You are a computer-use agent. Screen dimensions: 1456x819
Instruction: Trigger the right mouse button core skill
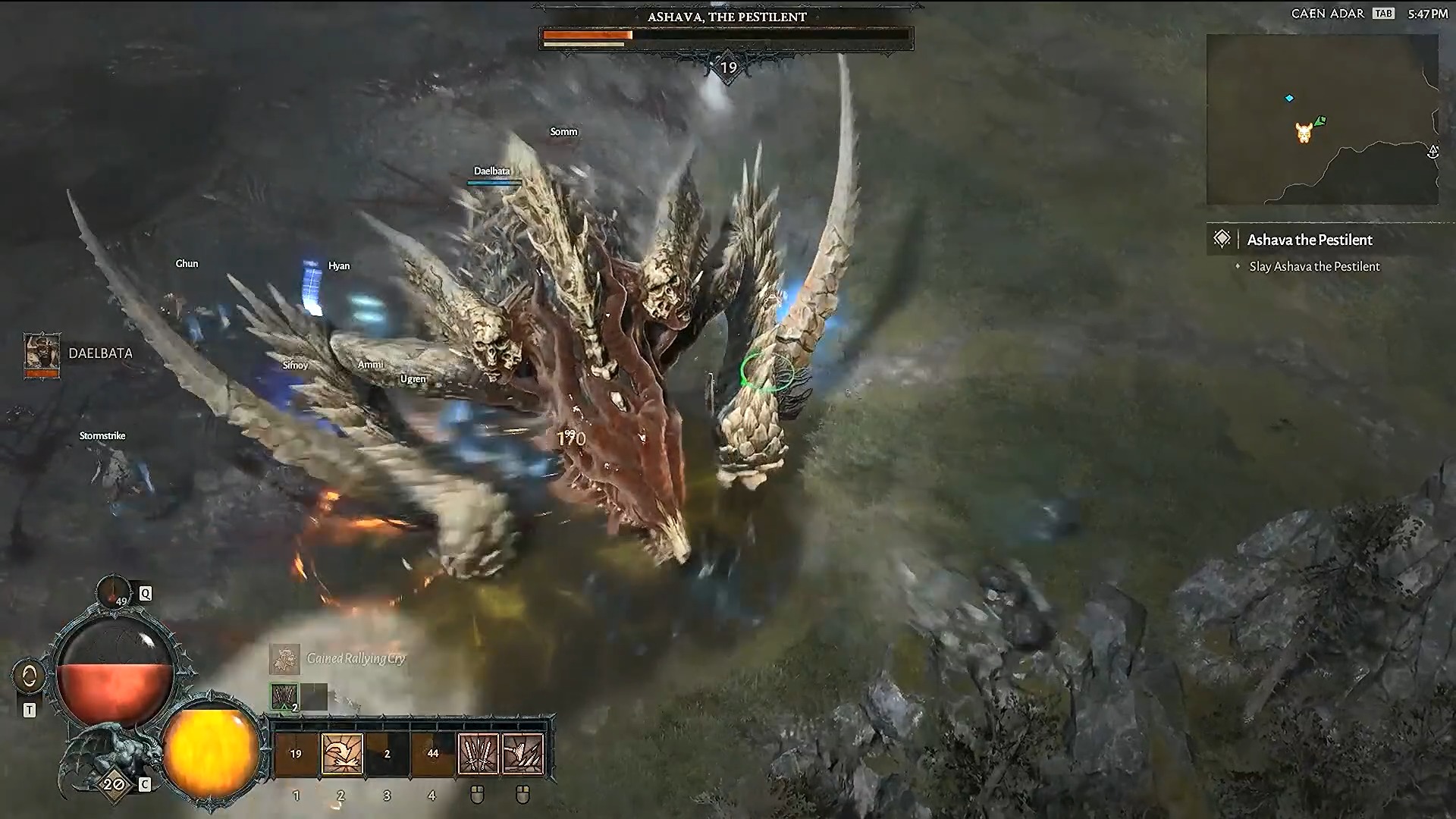pyautogui.click(x=523, y=753)
